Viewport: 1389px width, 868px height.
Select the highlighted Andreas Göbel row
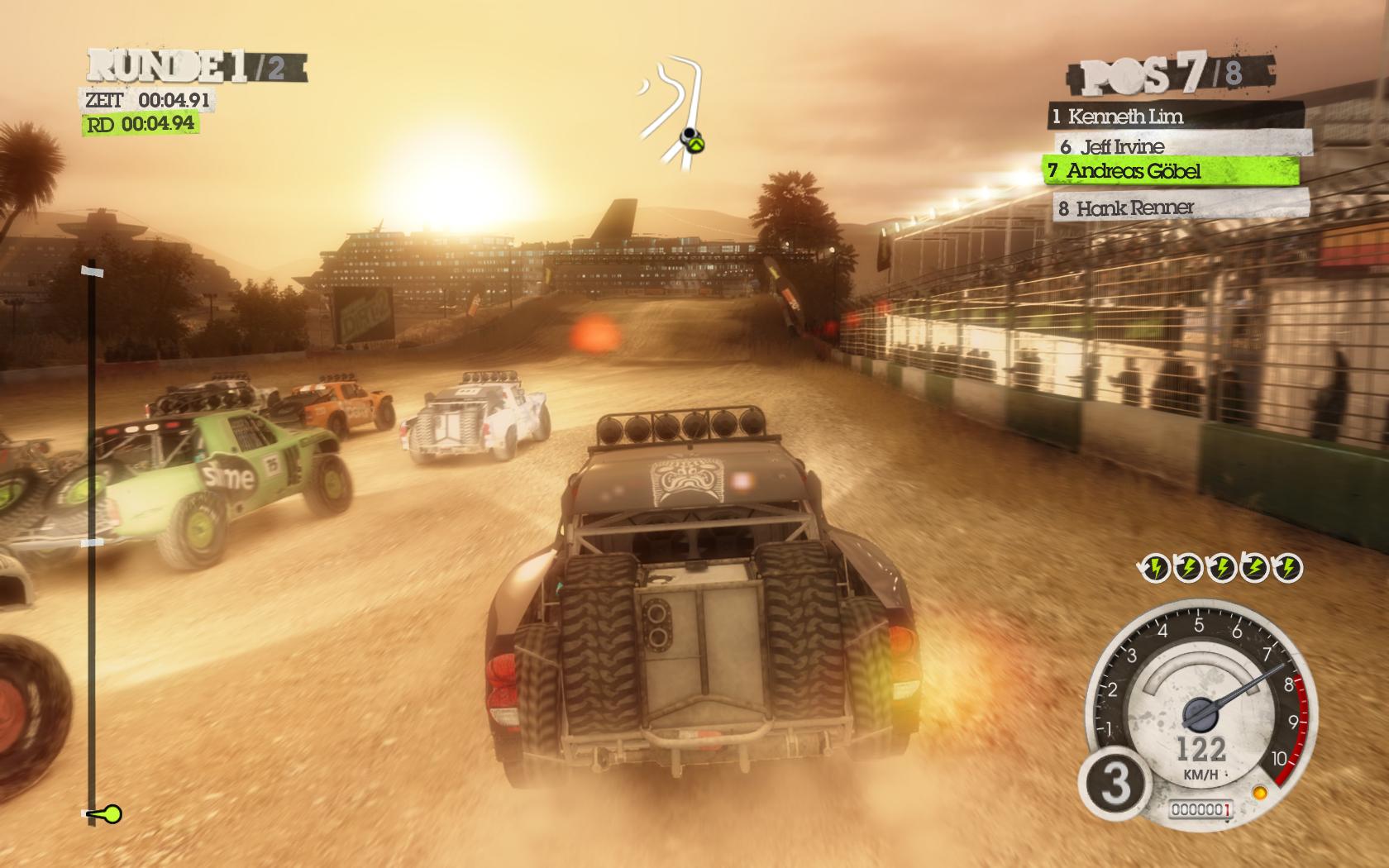tap(1171, 172)
